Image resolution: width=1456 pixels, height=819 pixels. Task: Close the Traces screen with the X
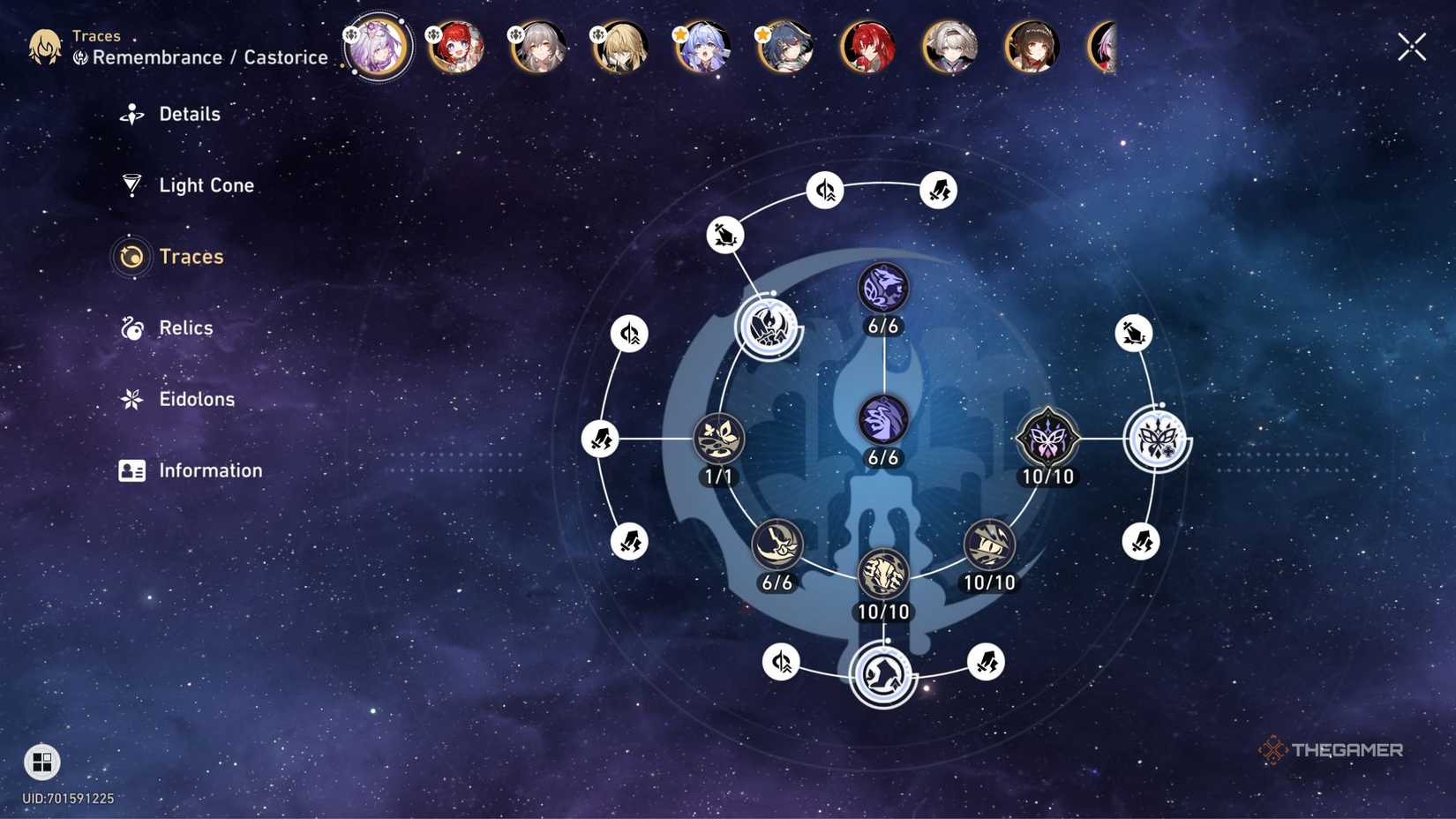click(x=1411, y=47)
